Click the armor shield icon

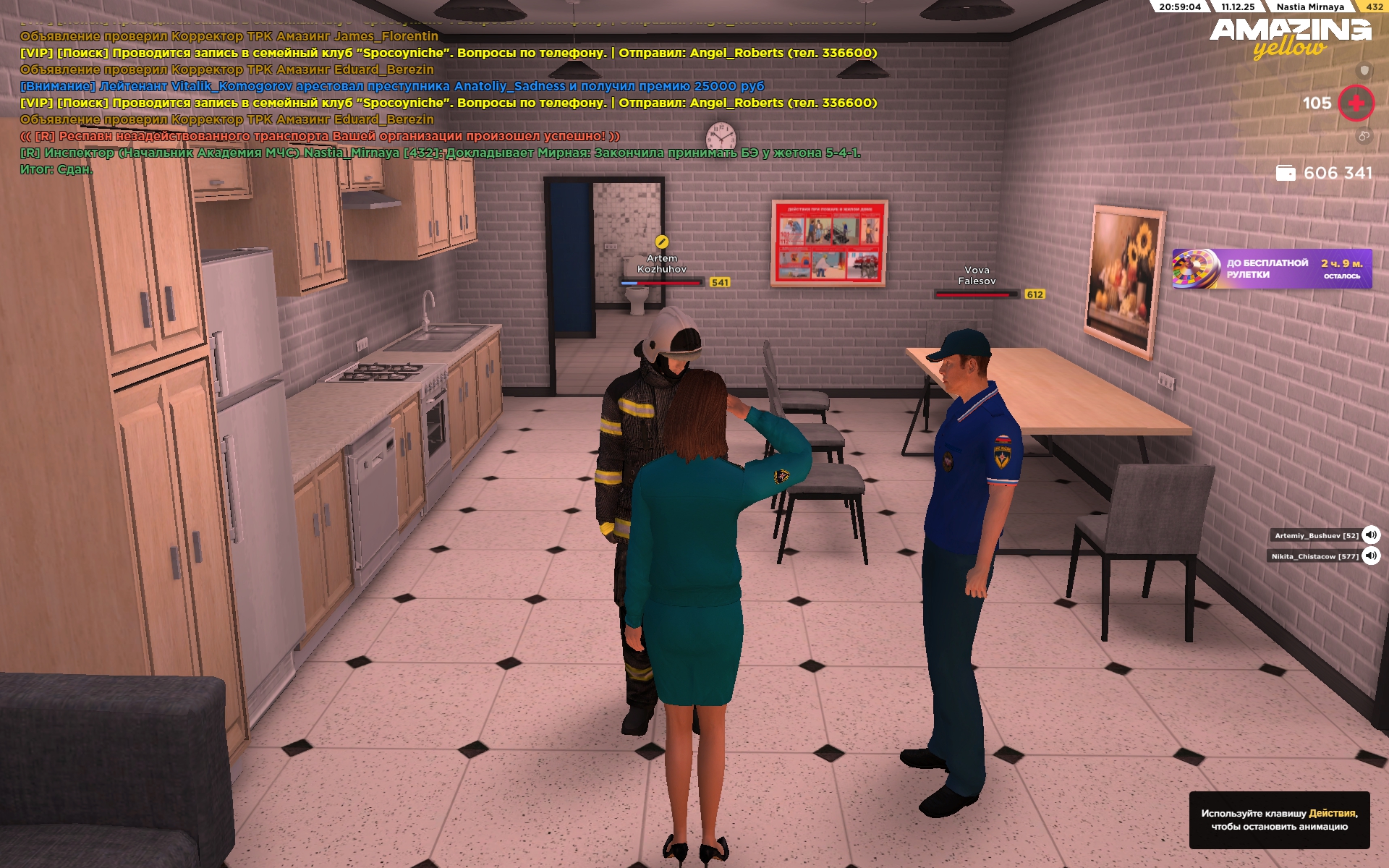(1364, 70)
